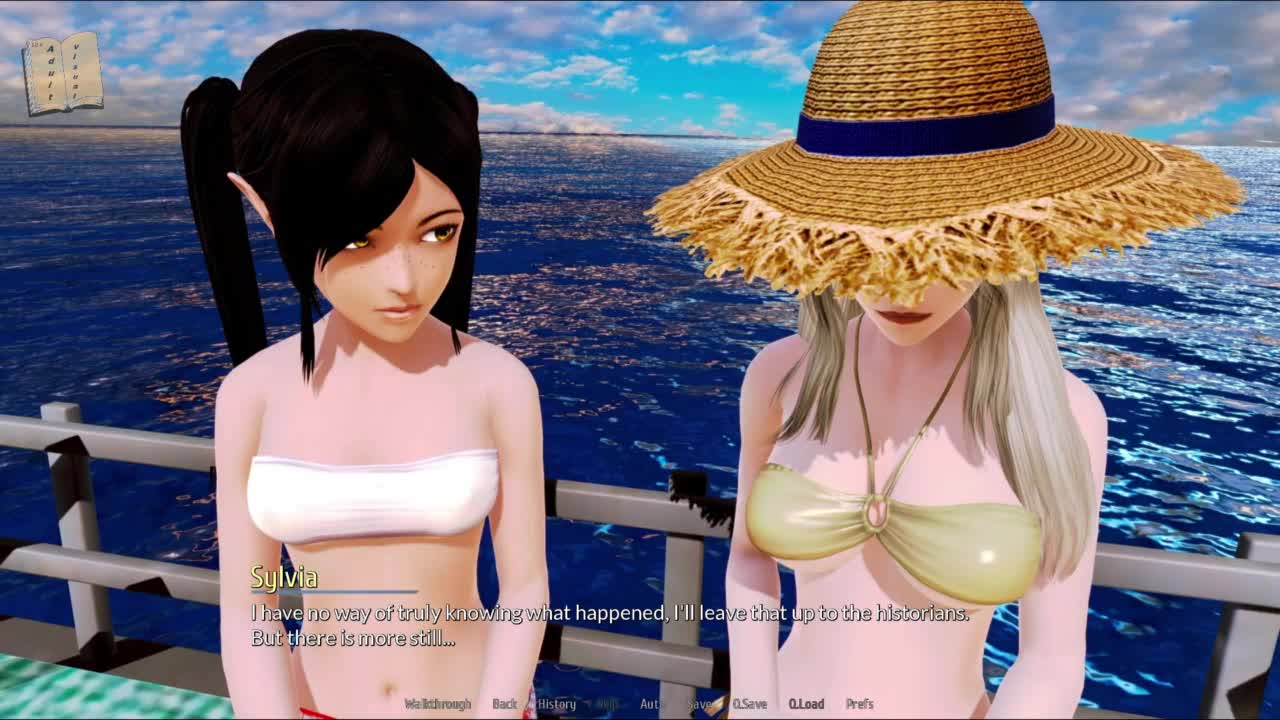This screenshot has height=720, width=1280.
Task: Open the dialogue History log
Action: click(x=557, y=704)
